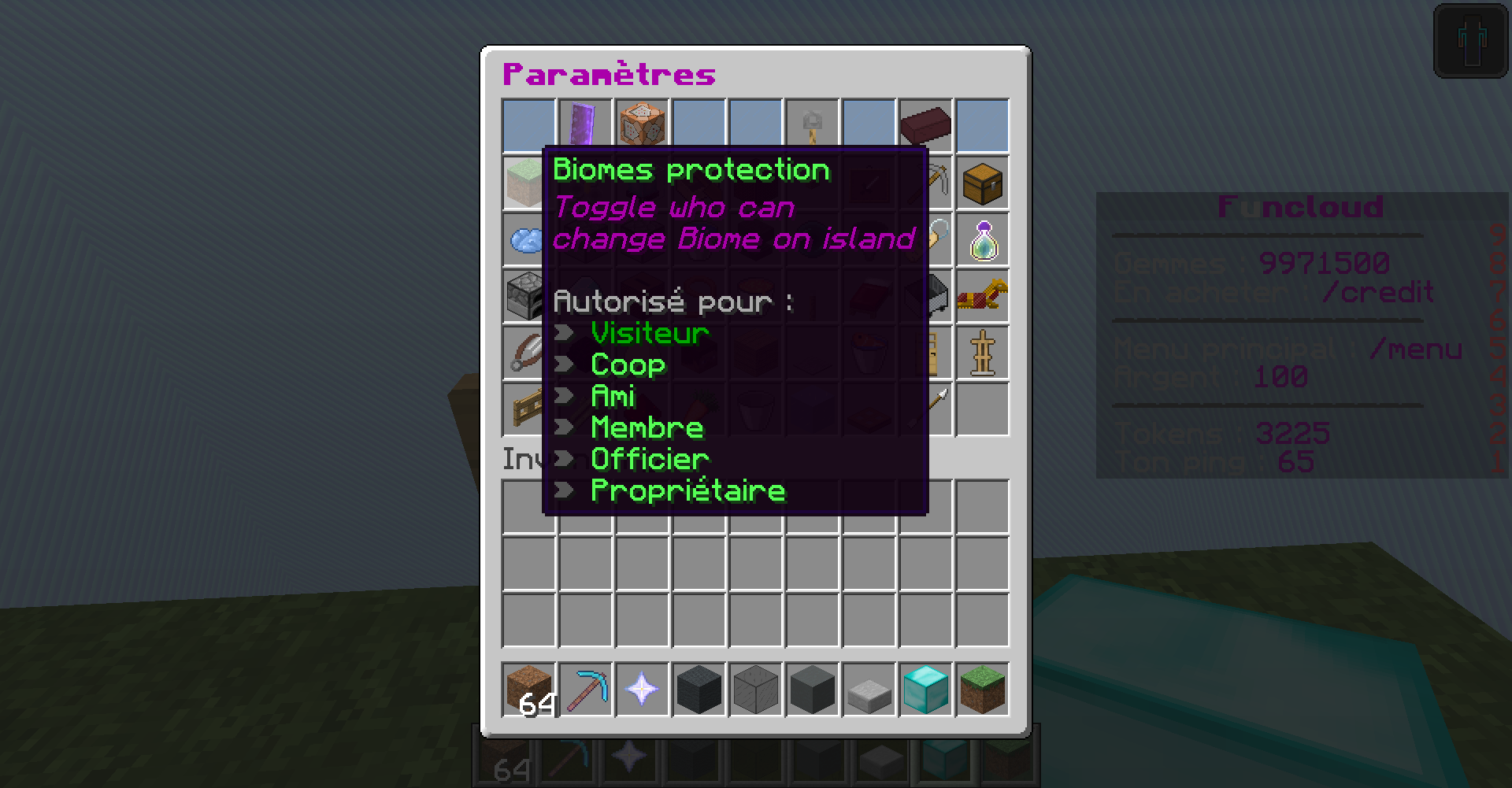Expand the Ami permission row arrow

click(613, 396)
